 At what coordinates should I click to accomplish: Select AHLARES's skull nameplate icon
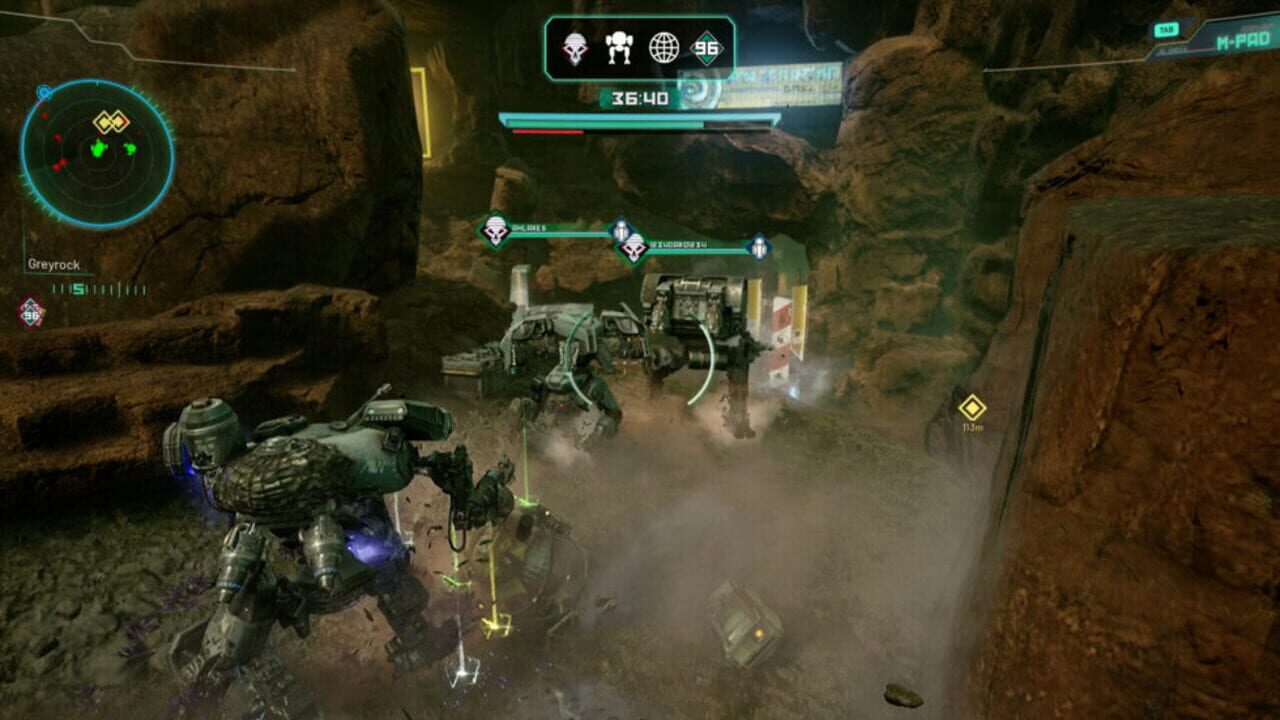494,228
